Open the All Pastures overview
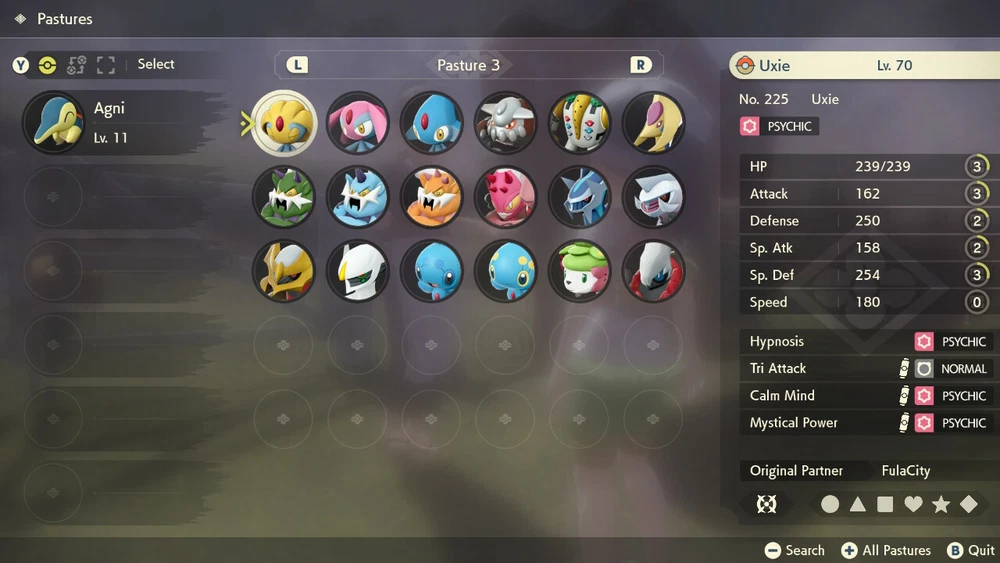This screenshot has width=1000, height=563. [x=886, y=550]
